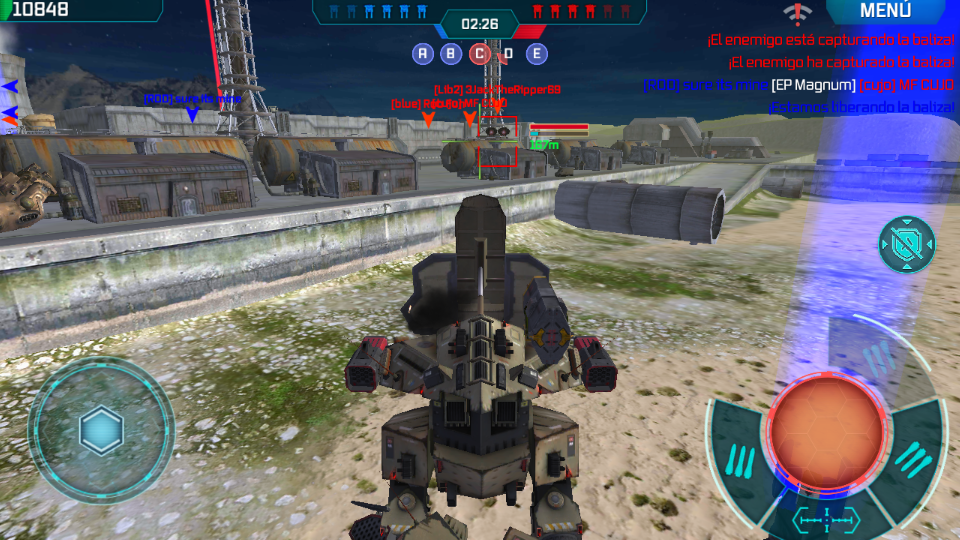Select beacon E indicator
This screenshot has width=960, height=540.
(x=537, y=54)
